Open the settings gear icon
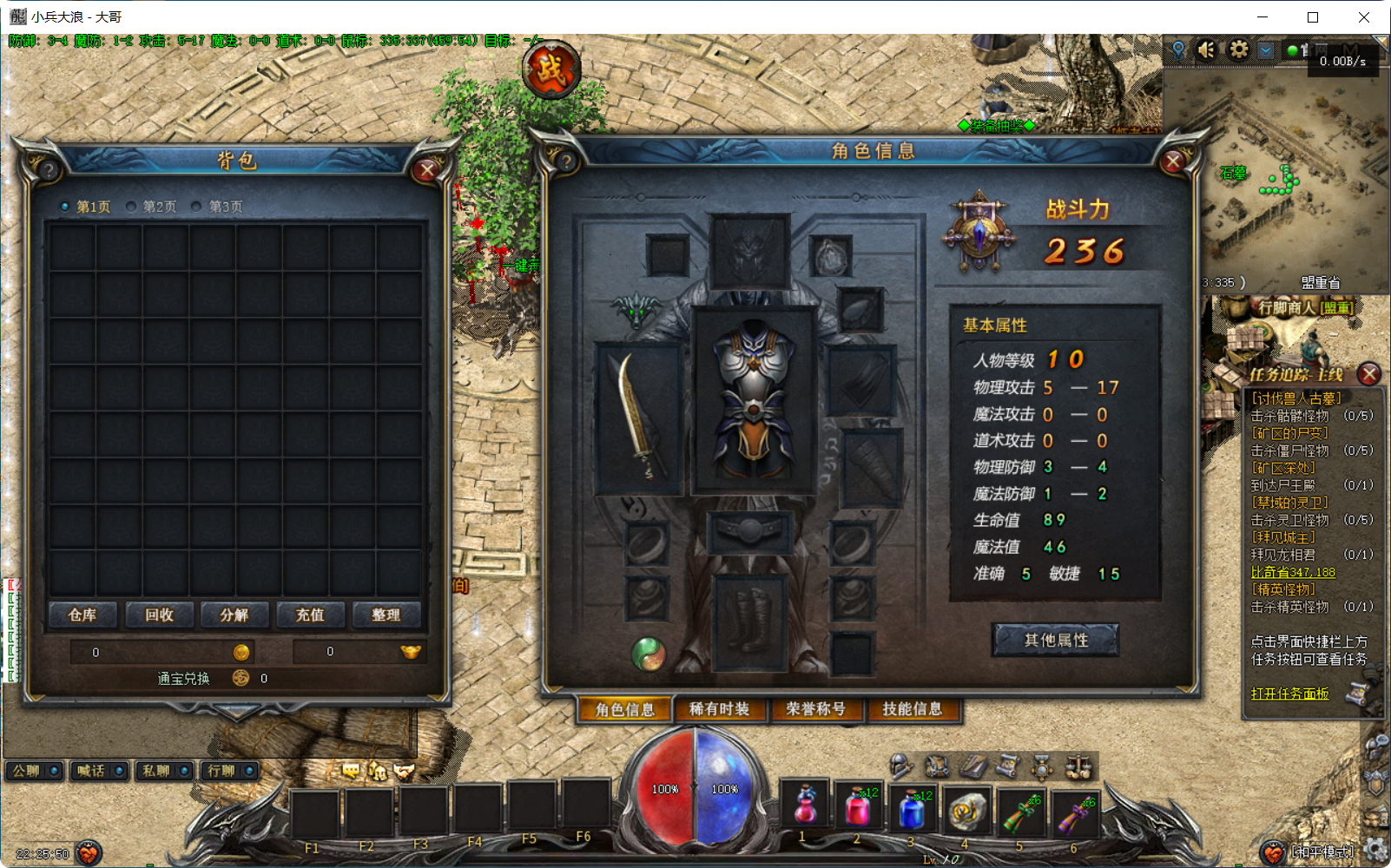 1238,49
